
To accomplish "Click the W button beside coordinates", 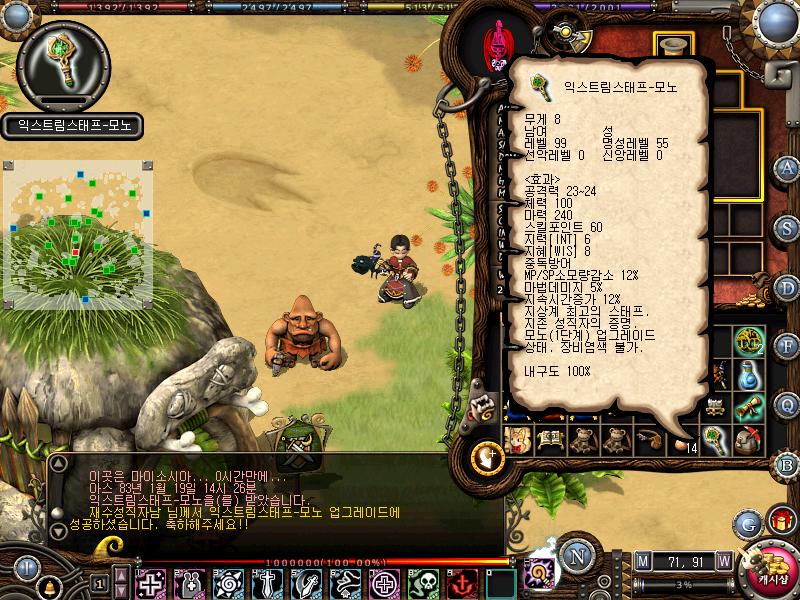I will tap(723, 561).
